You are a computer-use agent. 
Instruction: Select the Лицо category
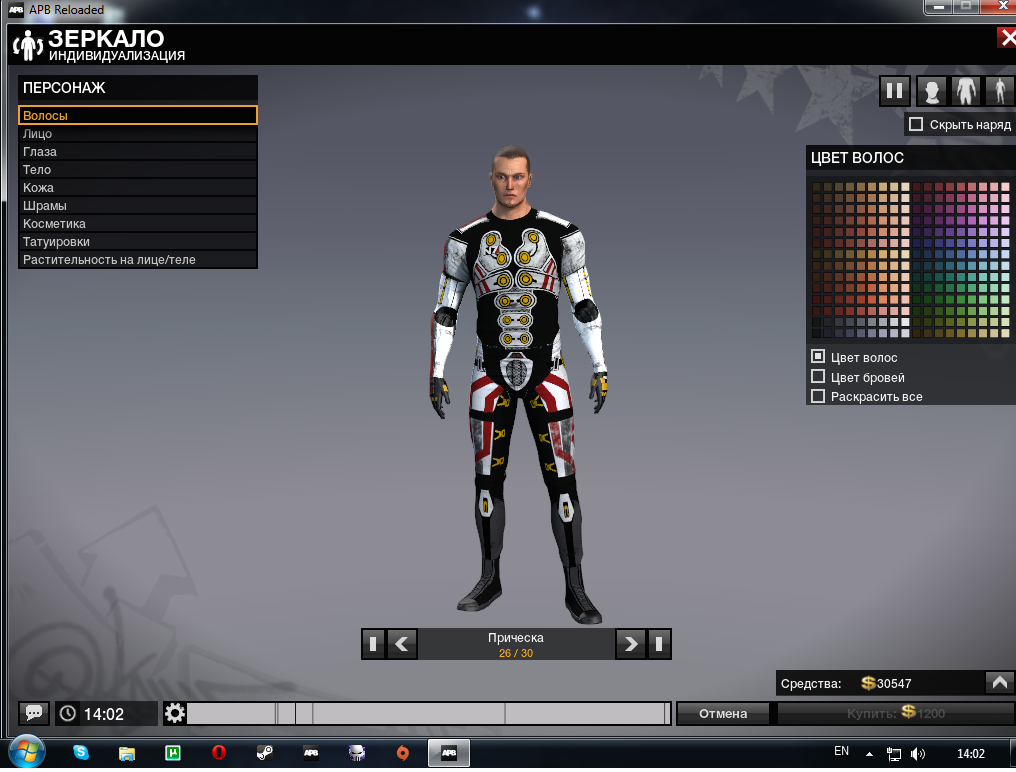pos(138,134)
